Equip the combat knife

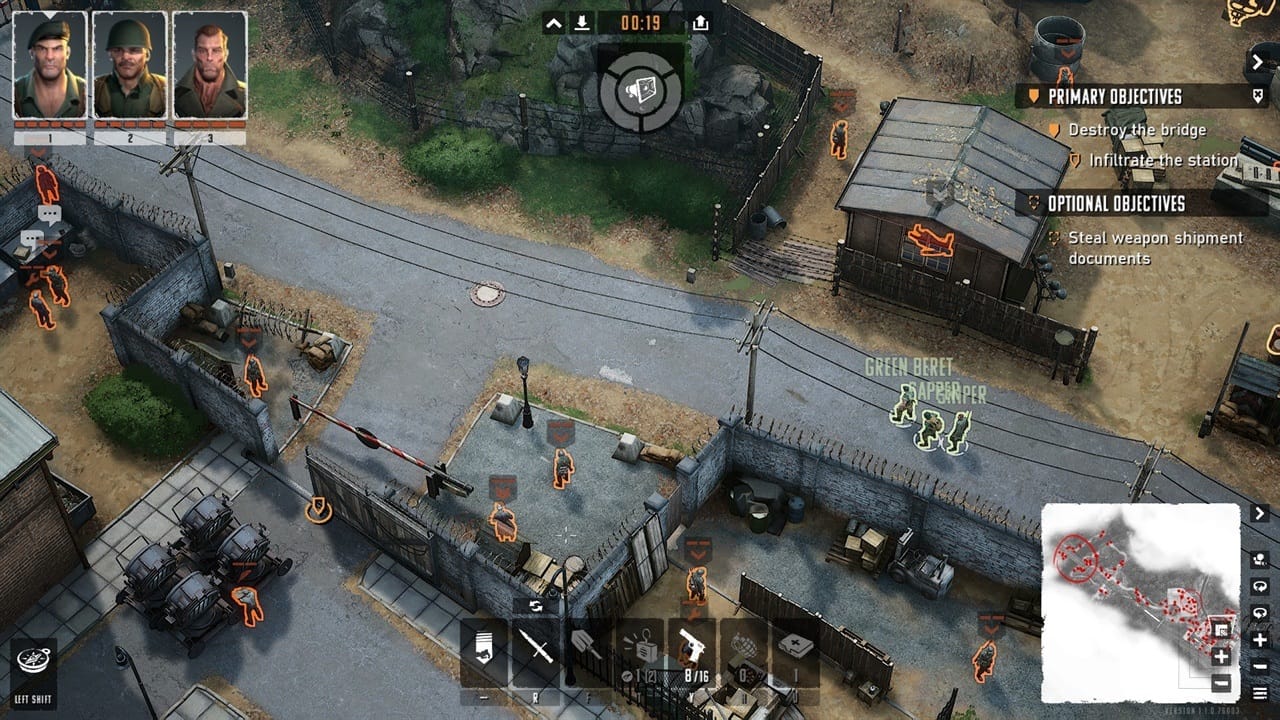tap(536, 651)
